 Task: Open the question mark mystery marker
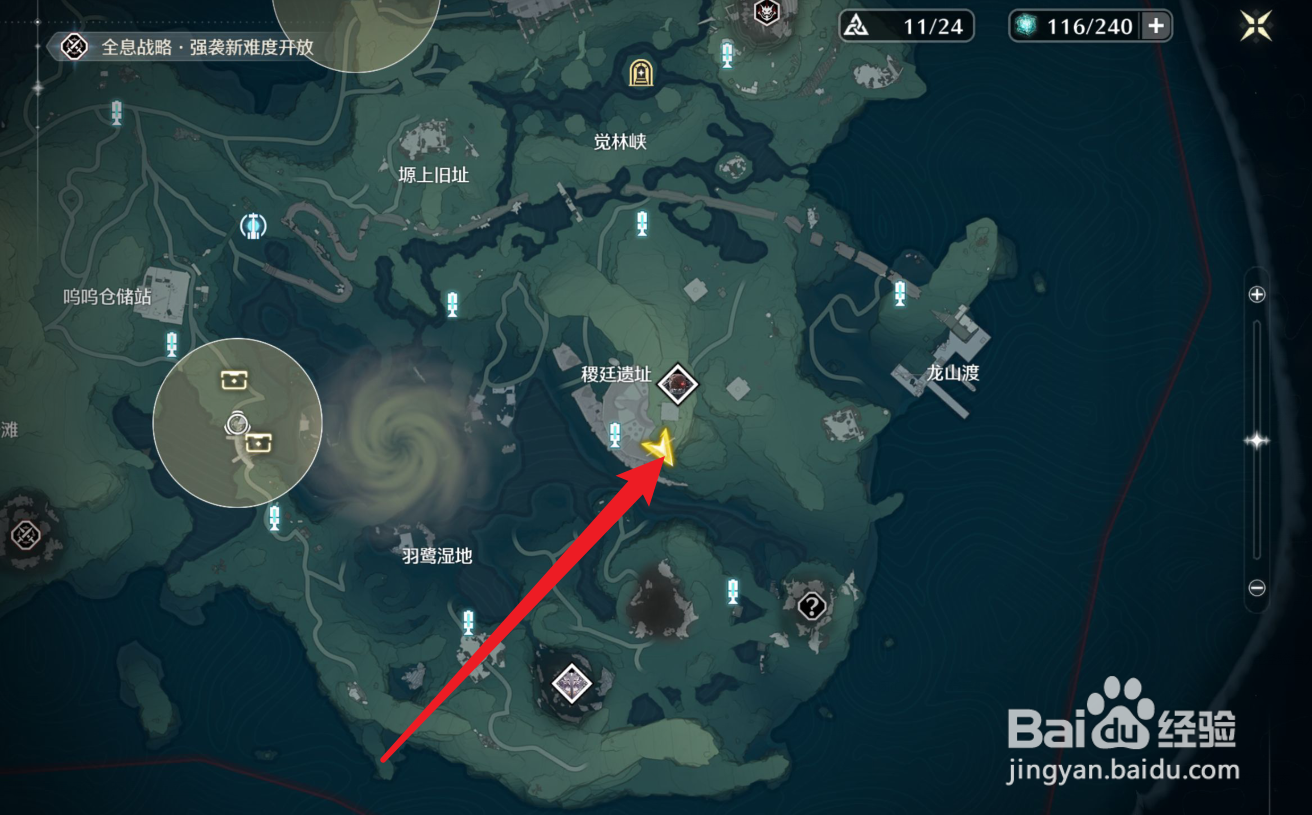[810, 606]
